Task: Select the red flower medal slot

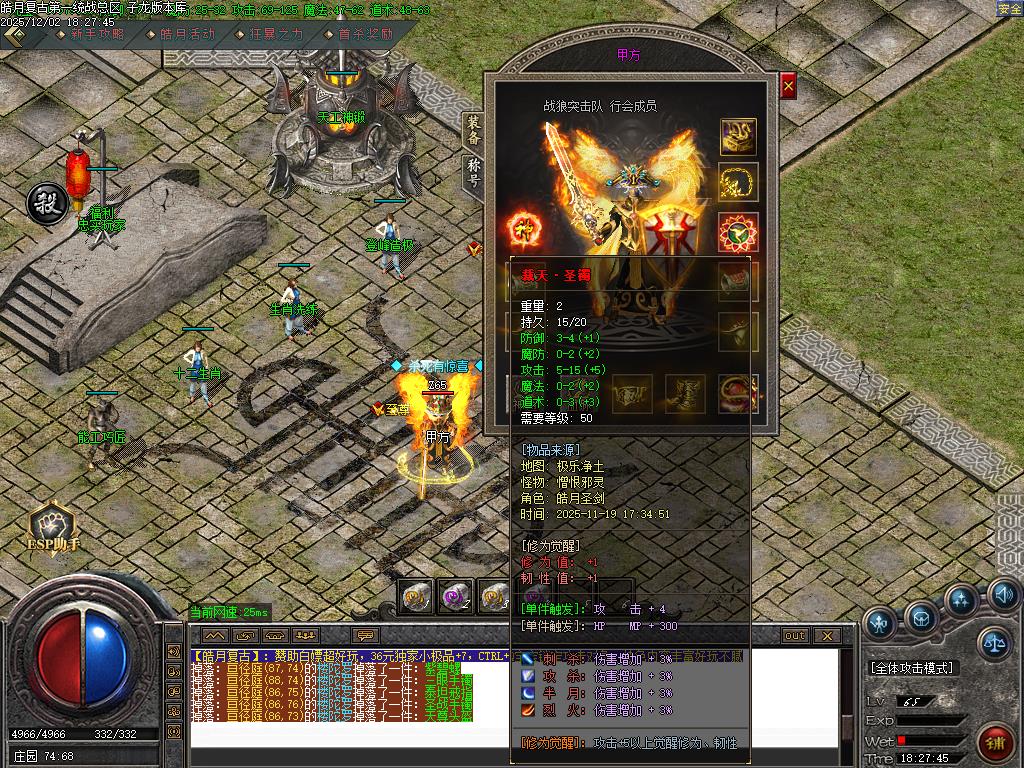Action: point(738,232)
